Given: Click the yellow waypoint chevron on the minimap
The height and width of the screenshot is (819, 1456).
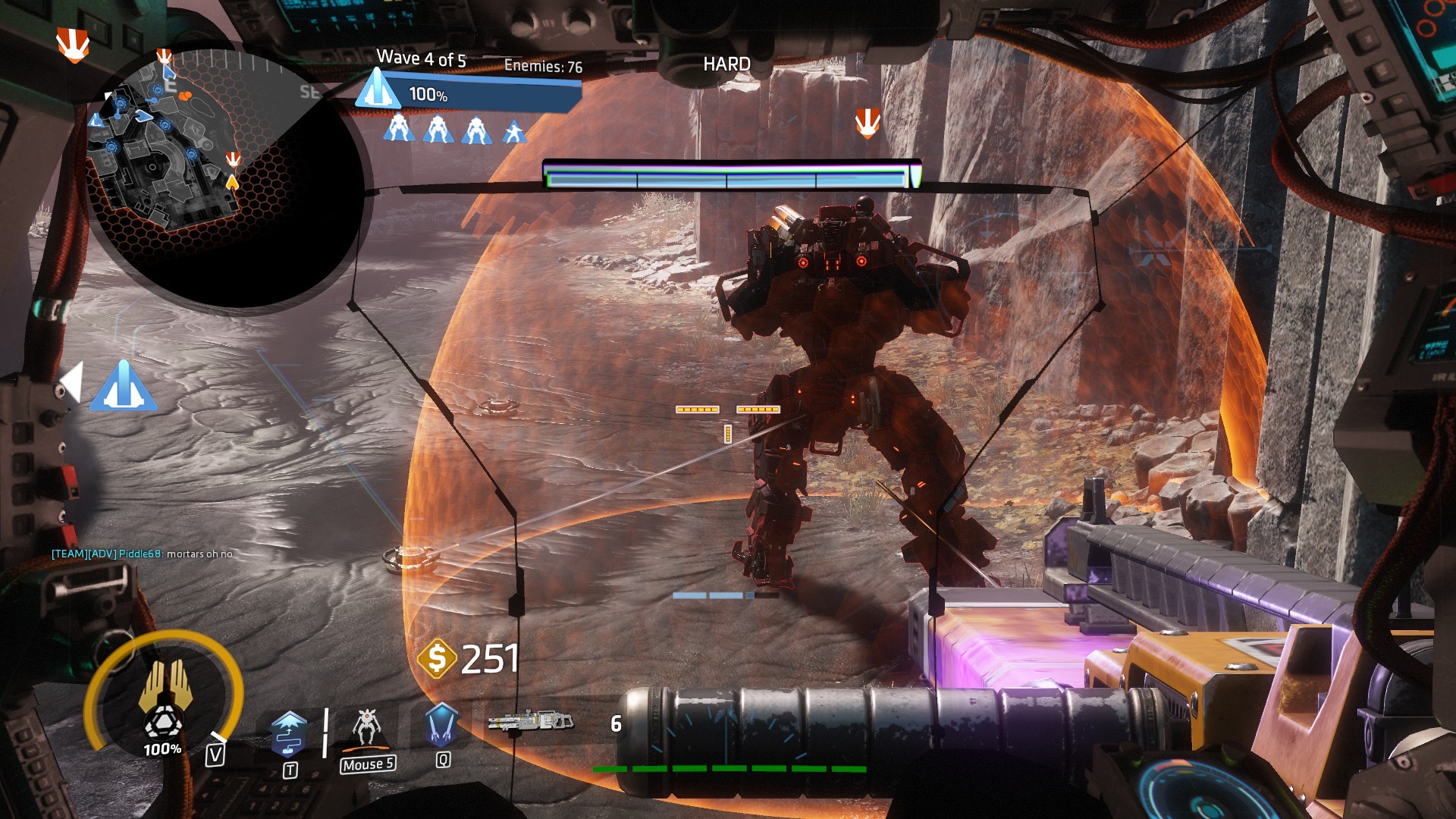Looking at the screenshot, I should coord(233,182).
